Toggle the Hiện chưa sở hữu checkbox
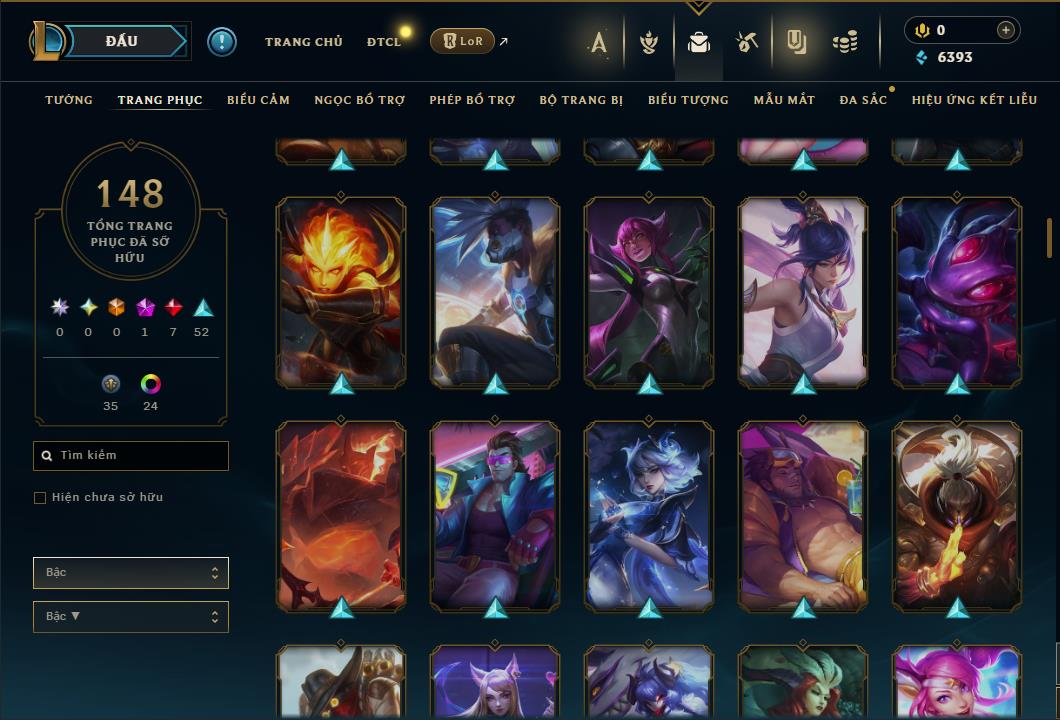The height and width of the screenshot is (720, 1060). (x=40, y=498)
